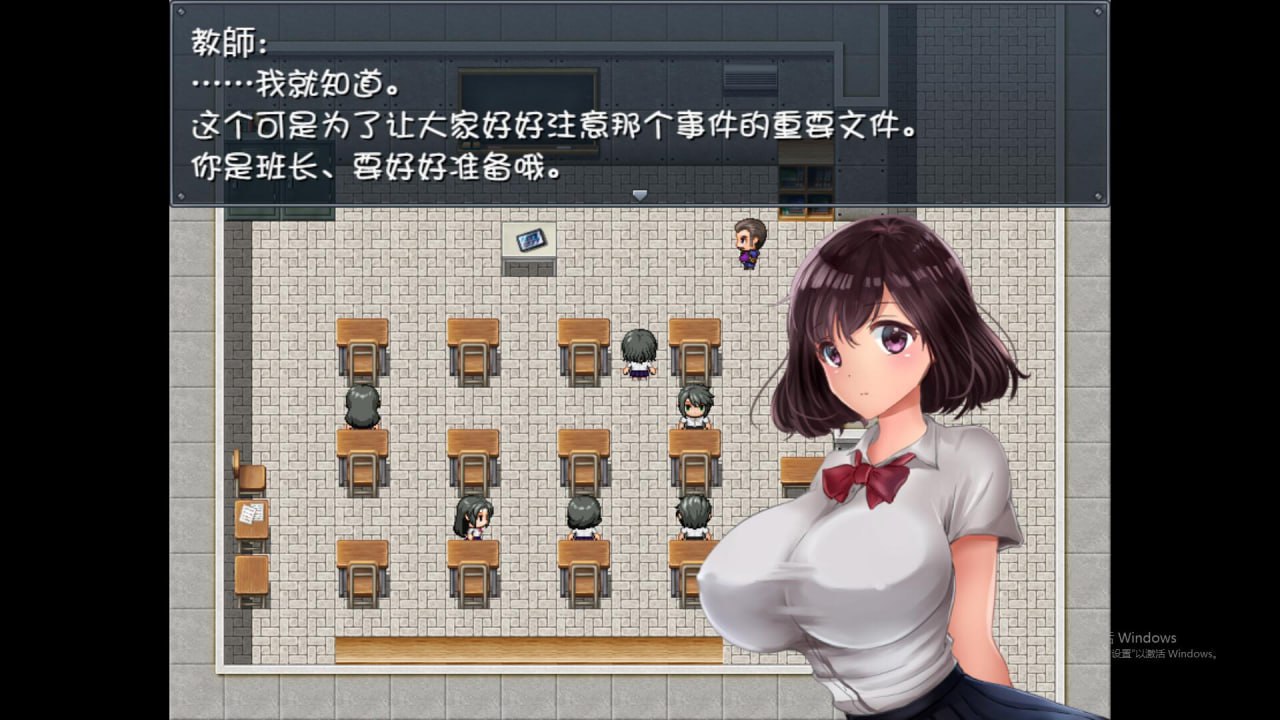Click the teacher NPC sprite near the bookshelf
1280x720 pixels.
(746, 245)
